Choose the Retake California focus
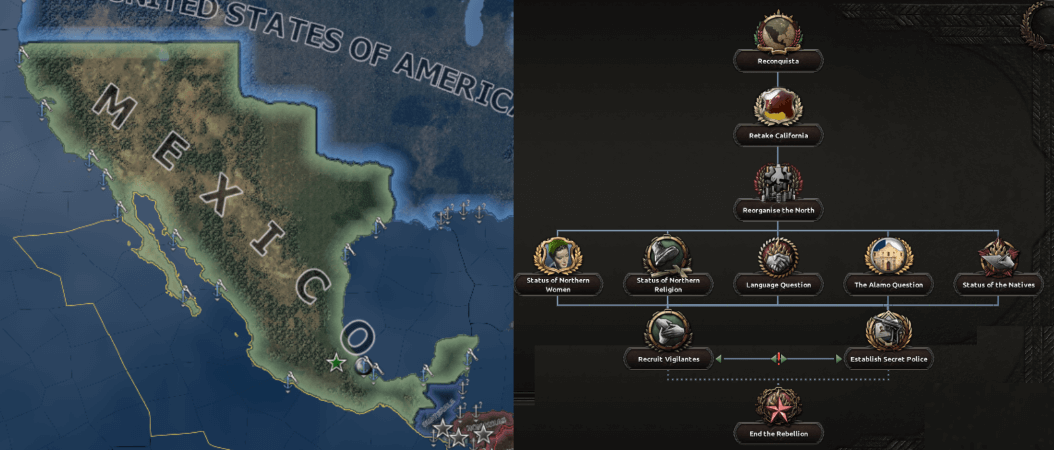This screenshot has width=1054, height=450. (778, 112)
